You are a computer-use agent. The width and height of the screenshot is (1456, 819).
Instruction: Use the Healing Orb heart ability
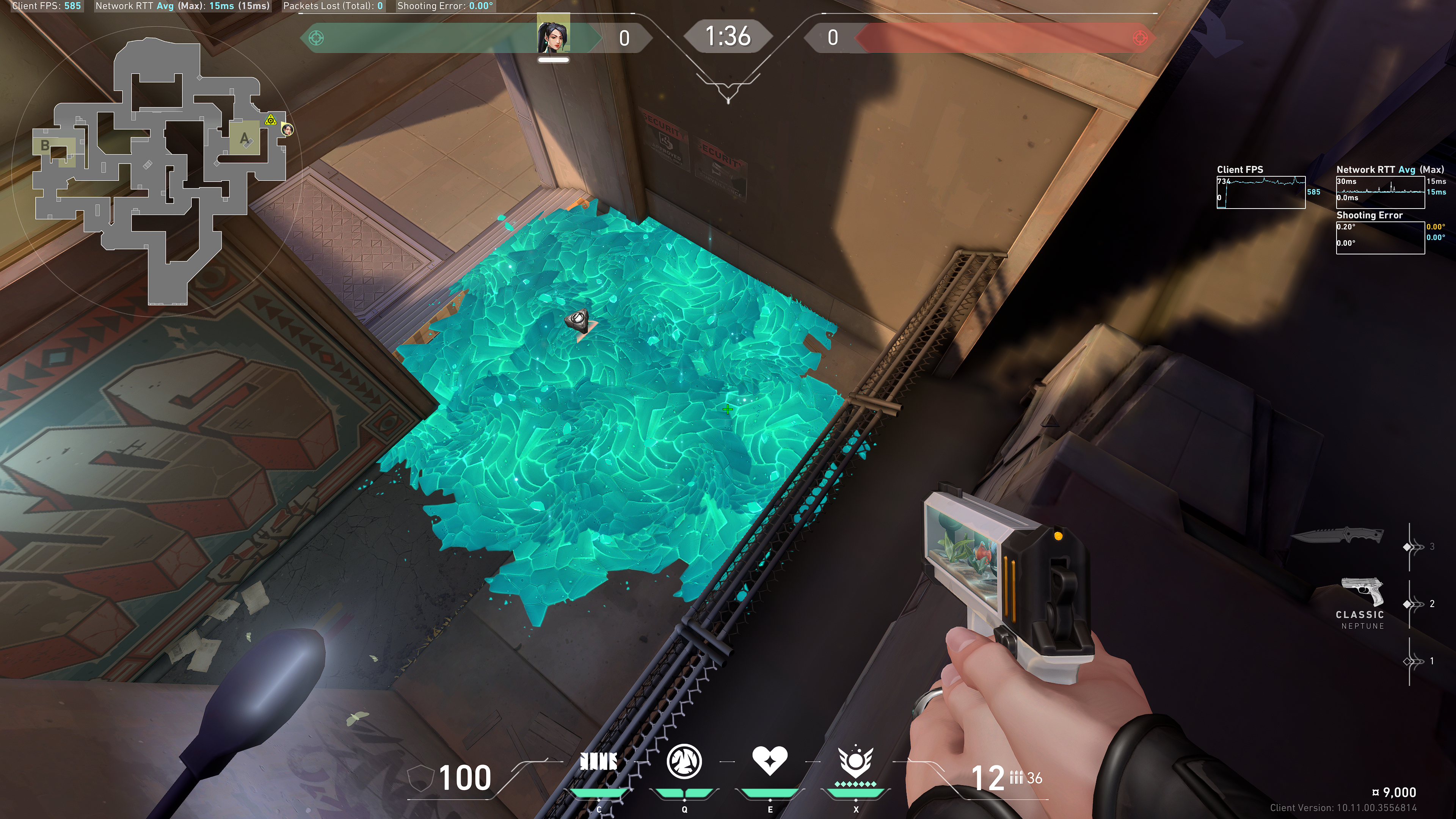coord(770,760)
